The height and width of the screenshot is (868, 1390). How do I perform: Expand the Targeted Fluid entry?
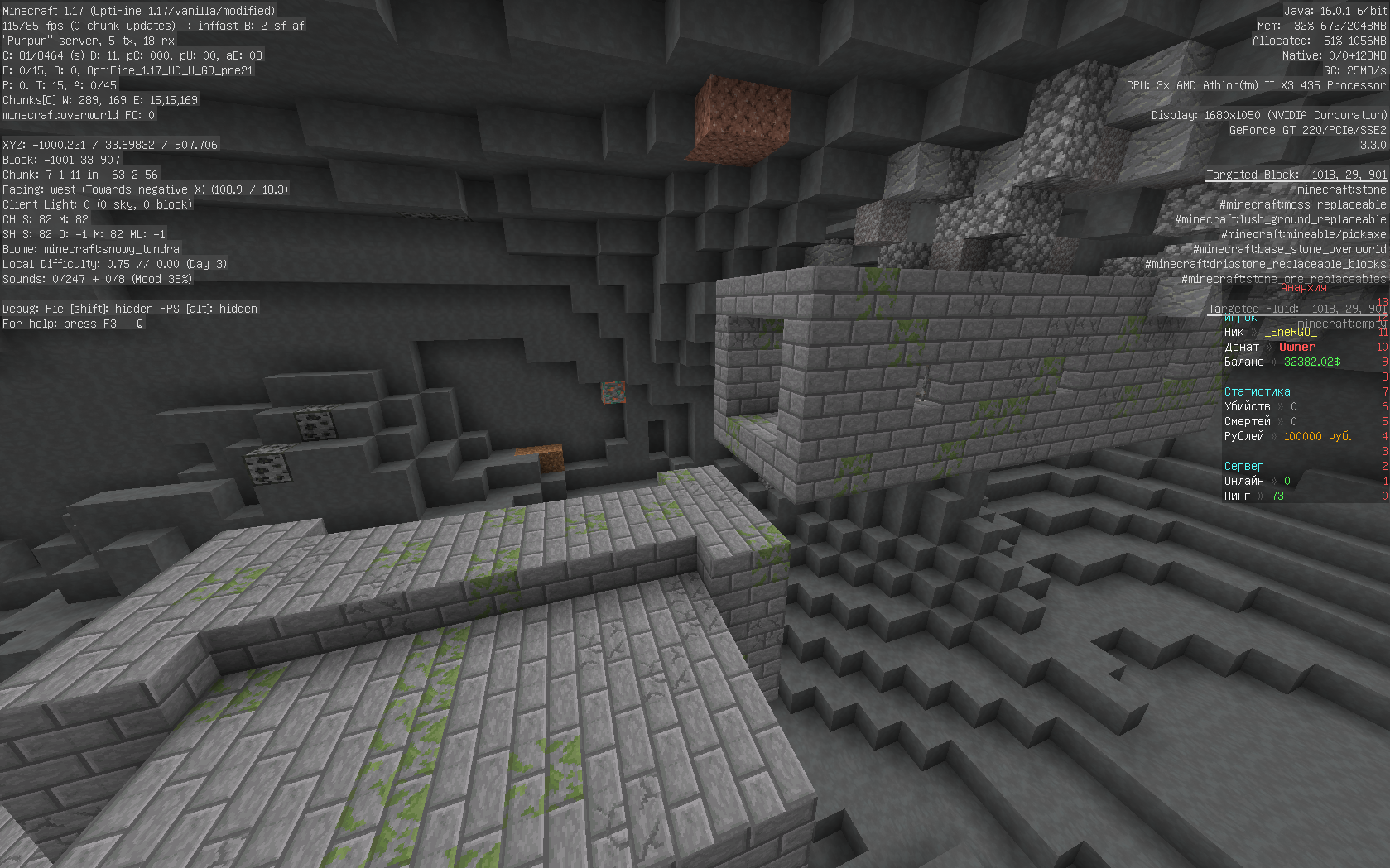point(1296,307)
